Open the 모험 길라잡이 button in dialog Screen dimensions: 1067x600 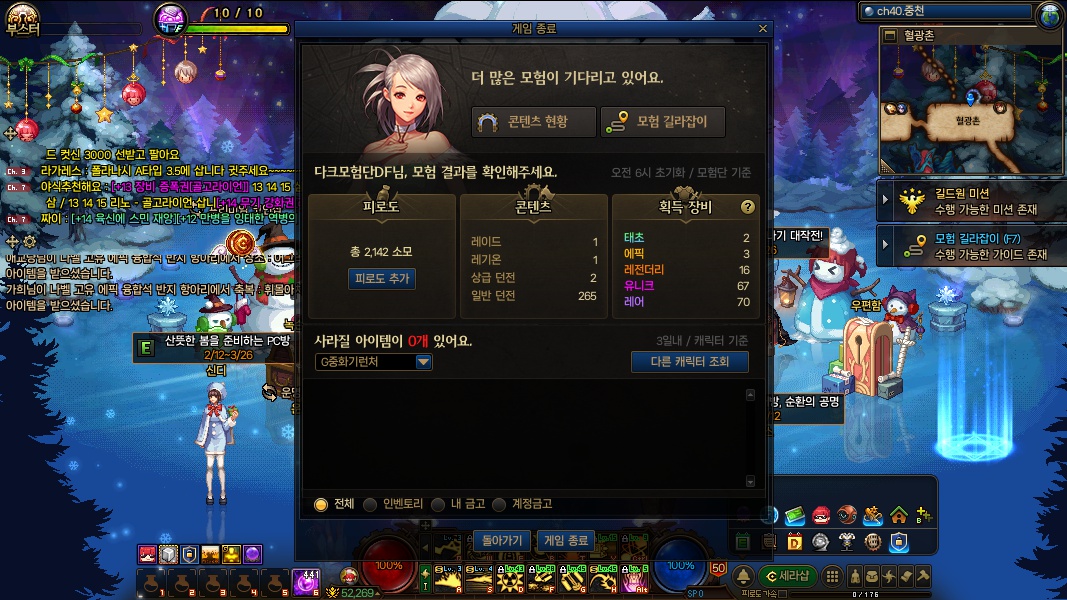(663, 122)
